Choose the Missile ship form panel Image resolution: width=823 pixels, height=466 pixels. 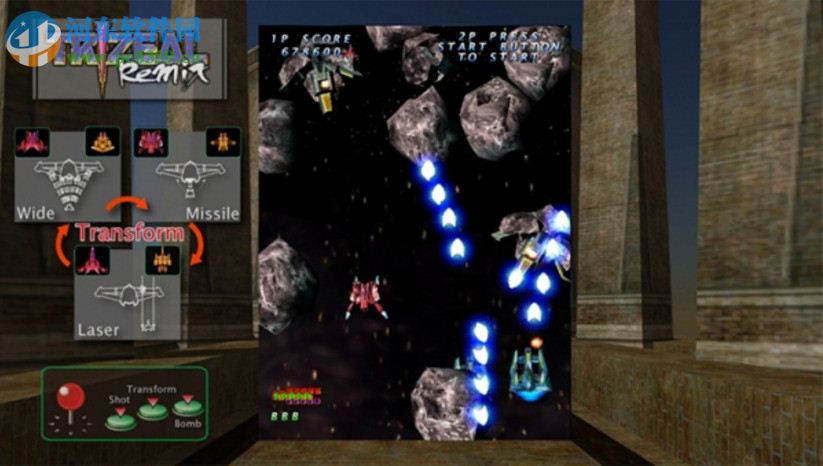click(x=188, y=174)
